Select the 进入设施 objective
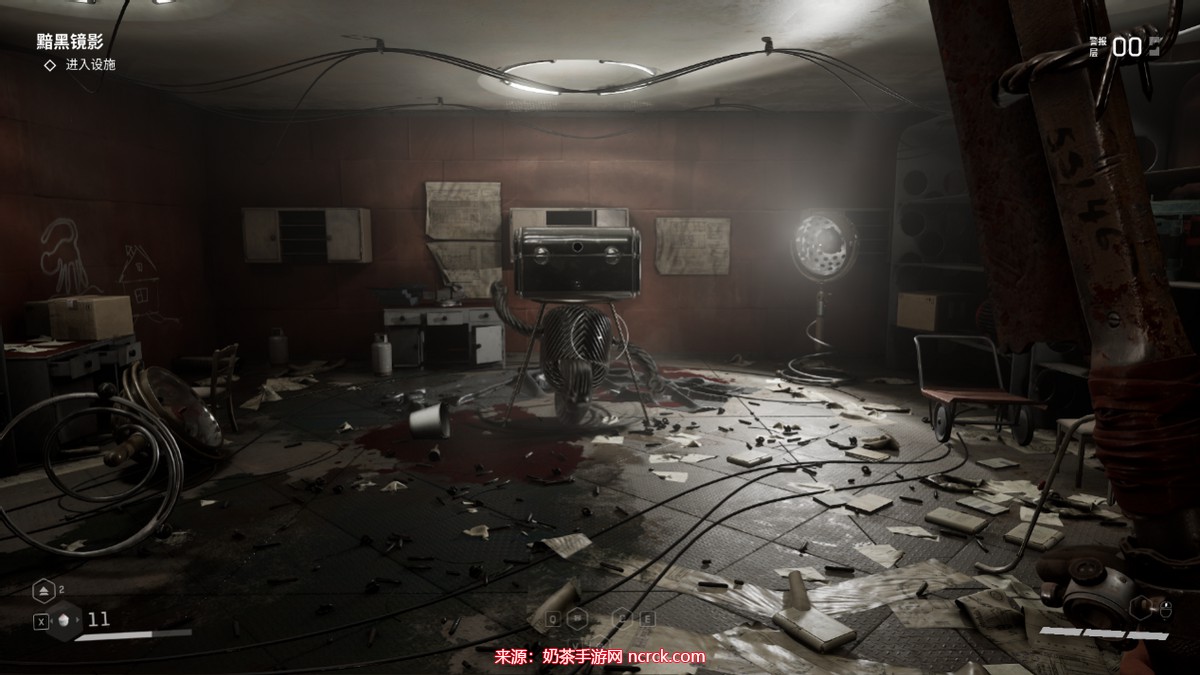Screen dimensions: 1200x675 [x=90, y=65]
